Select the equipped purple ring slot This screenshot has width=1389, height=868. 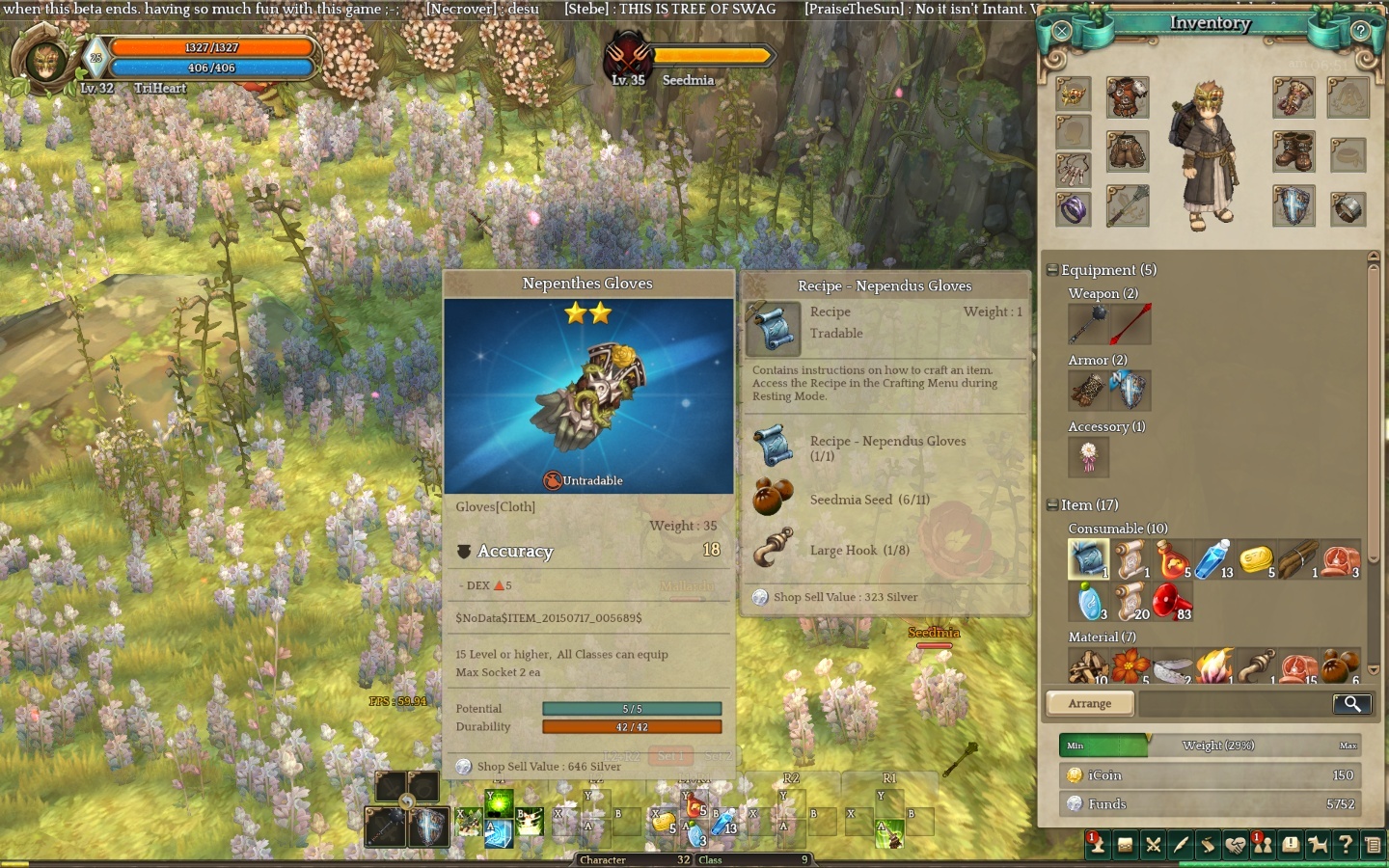click(x=1073, y=207)
